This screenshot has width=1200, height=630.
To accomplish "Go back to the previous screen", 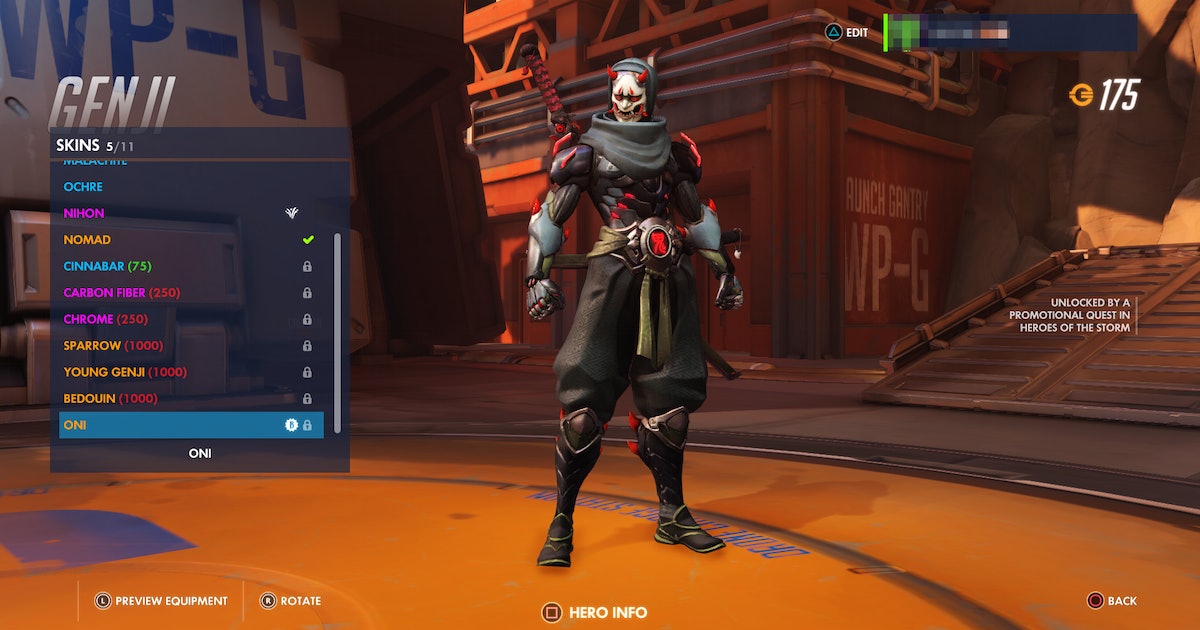I will click(1112, 601).
